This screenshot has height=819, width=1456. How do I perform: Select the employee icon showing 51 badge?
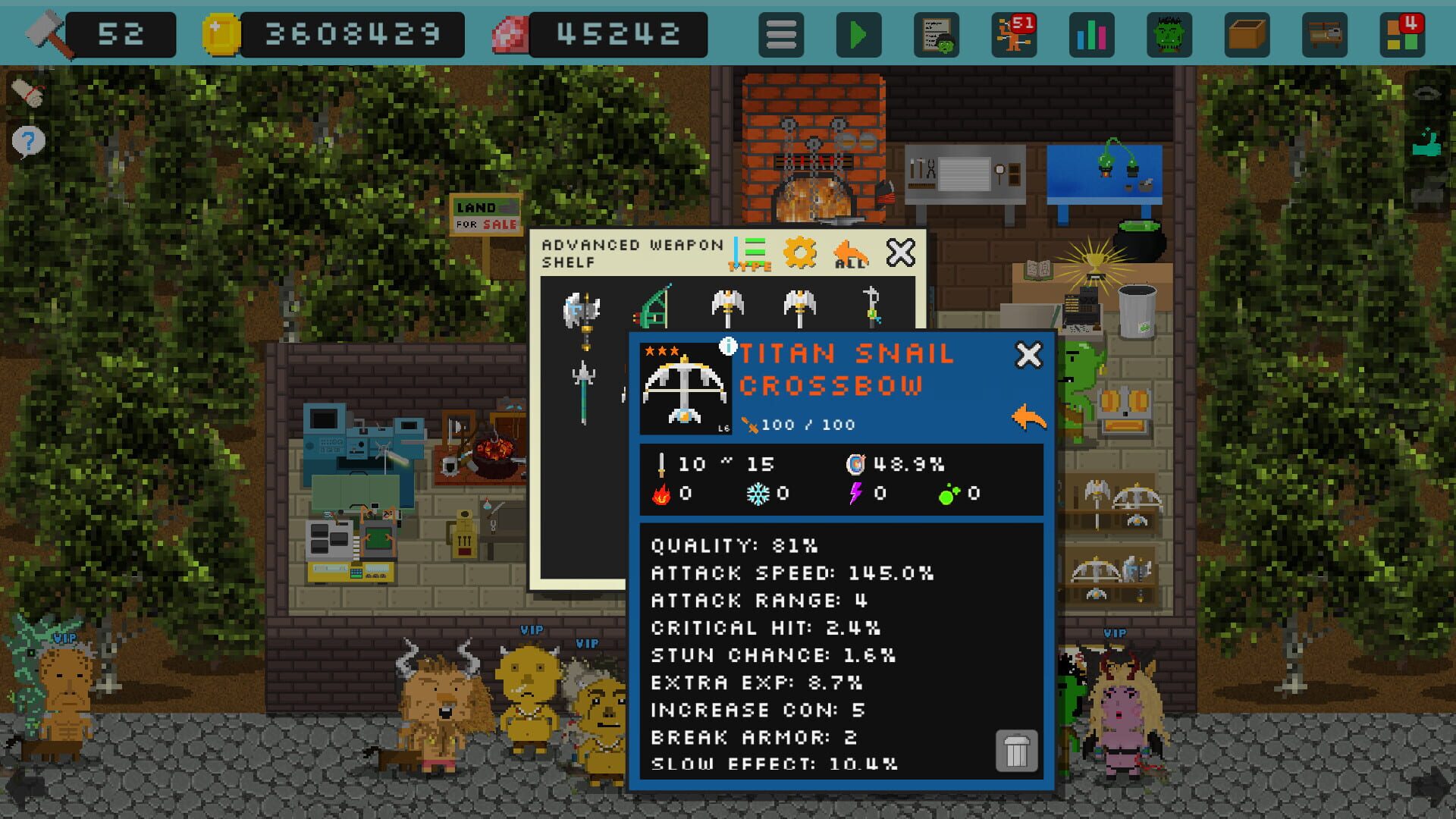(1014, 34)
